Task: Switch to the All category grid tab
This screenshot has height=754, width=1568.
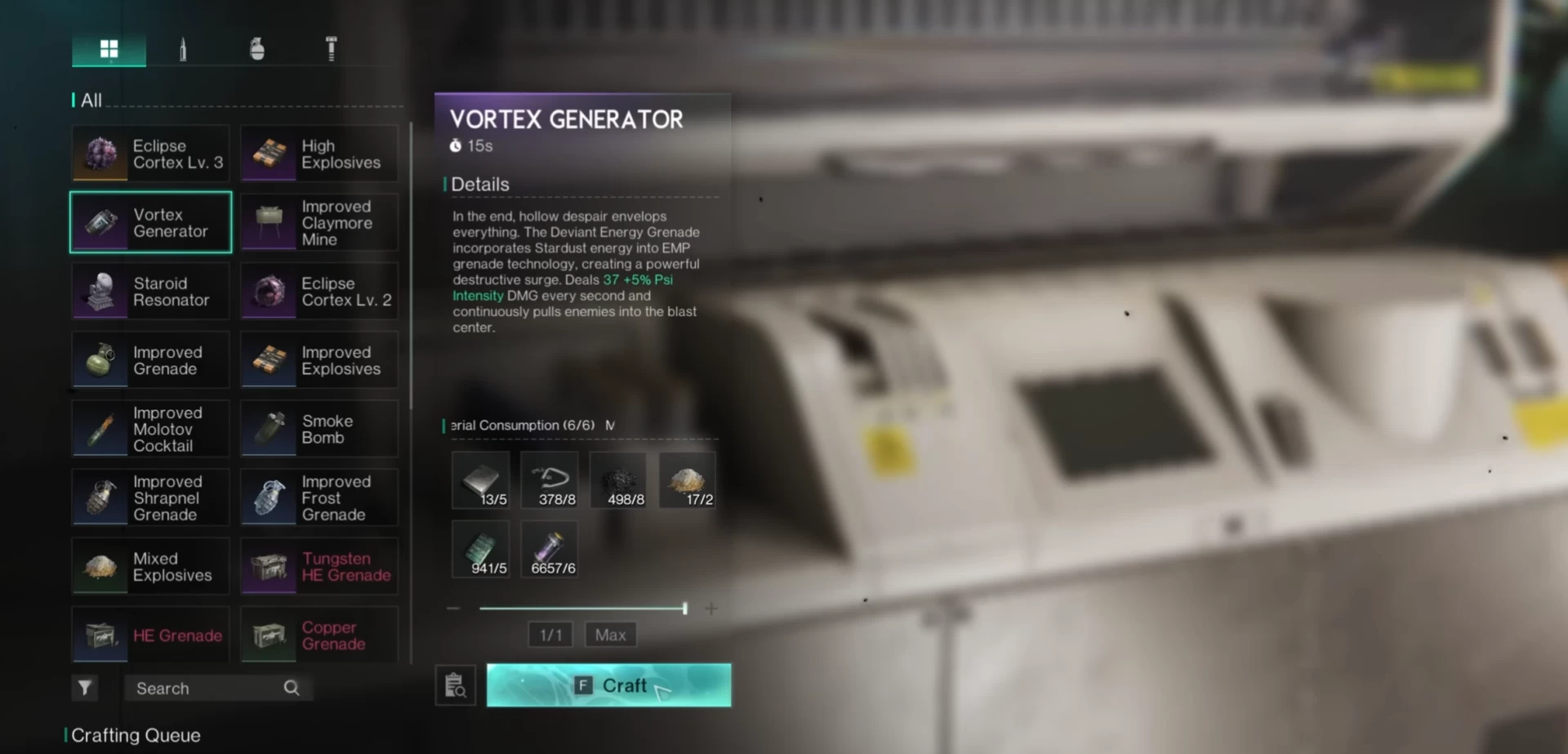Action: (109, 50)
